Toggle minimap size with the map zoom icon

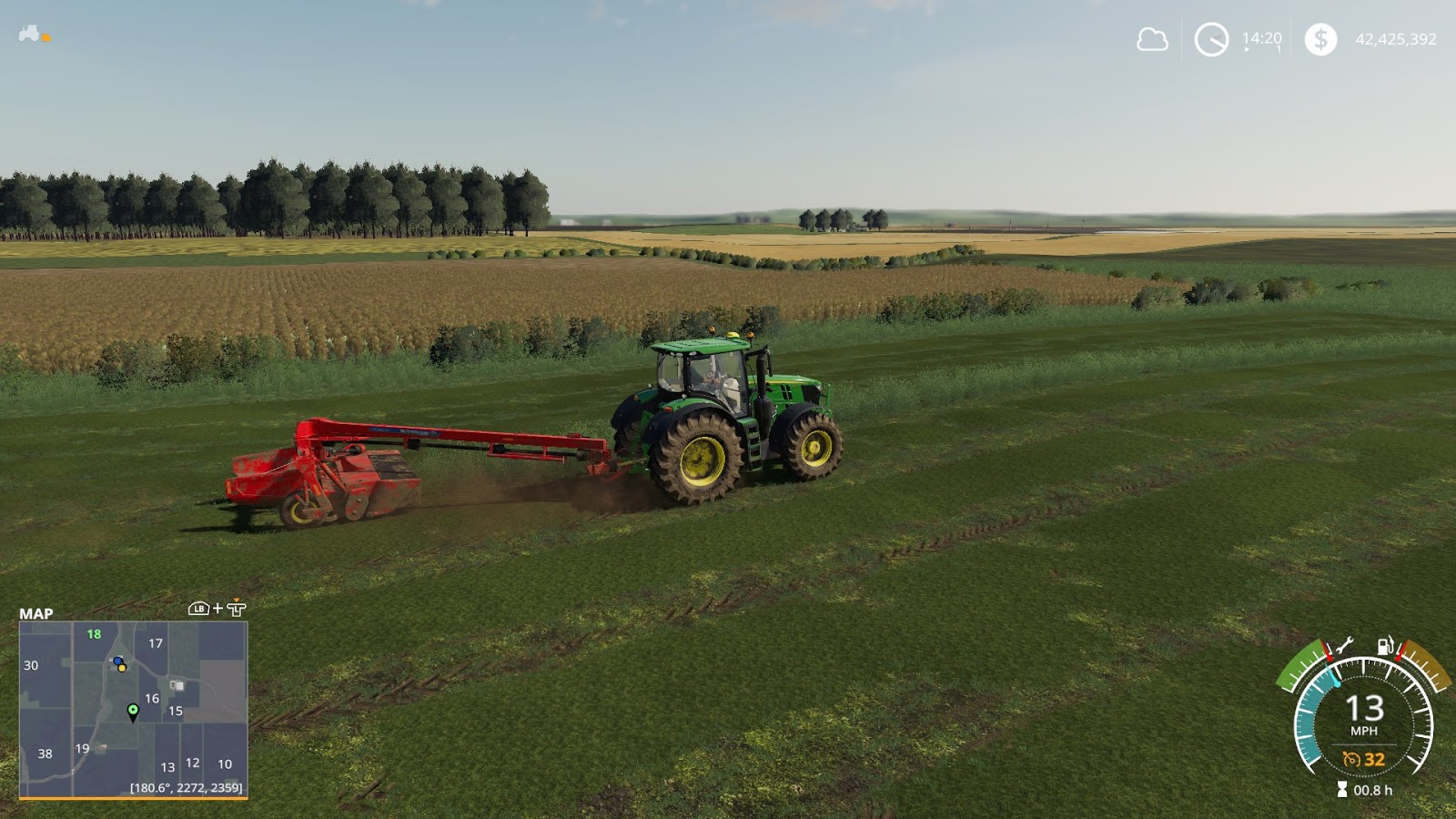coord(237,608)
